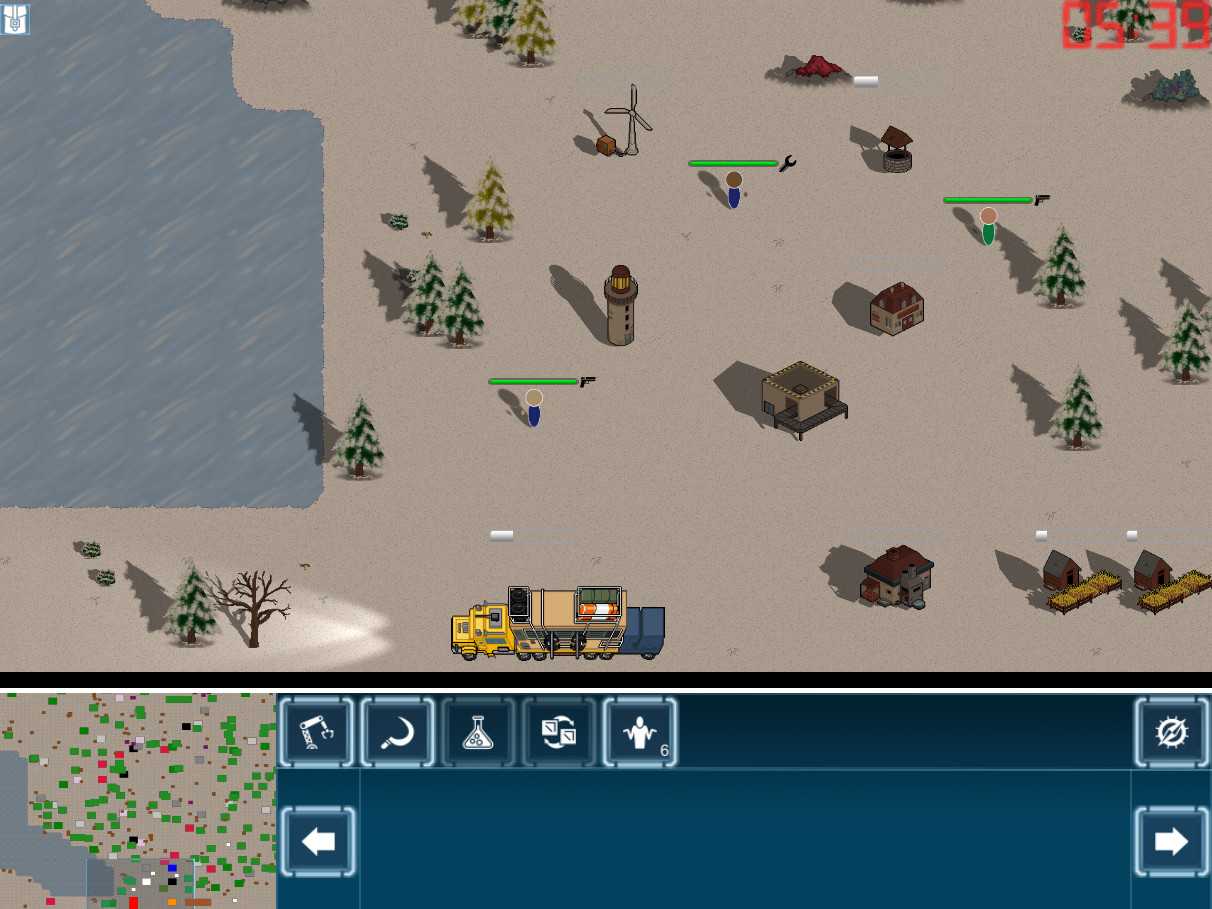
Task: Select the colonist with the wrench icon
Action: (x=734, y=189)
